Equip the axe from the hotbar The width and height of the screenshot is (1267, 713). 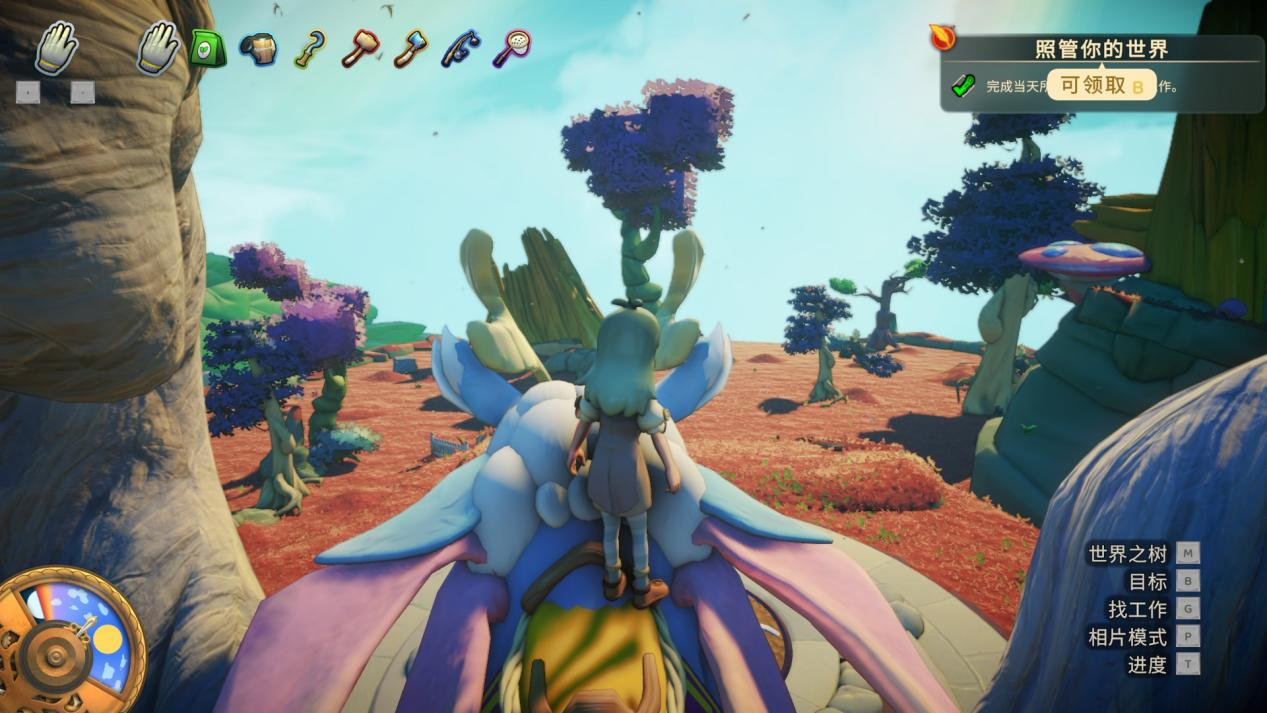[410, 48]
